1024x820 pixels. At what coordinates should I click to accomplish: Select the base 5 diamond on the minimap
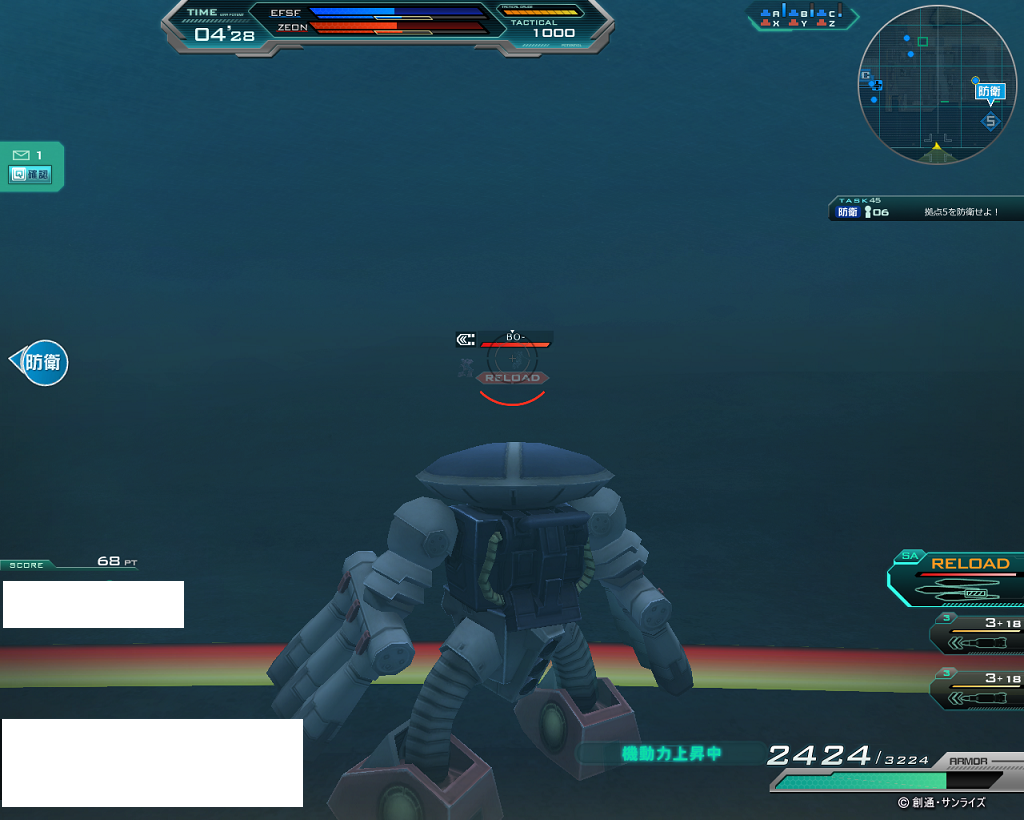[990, 122]
